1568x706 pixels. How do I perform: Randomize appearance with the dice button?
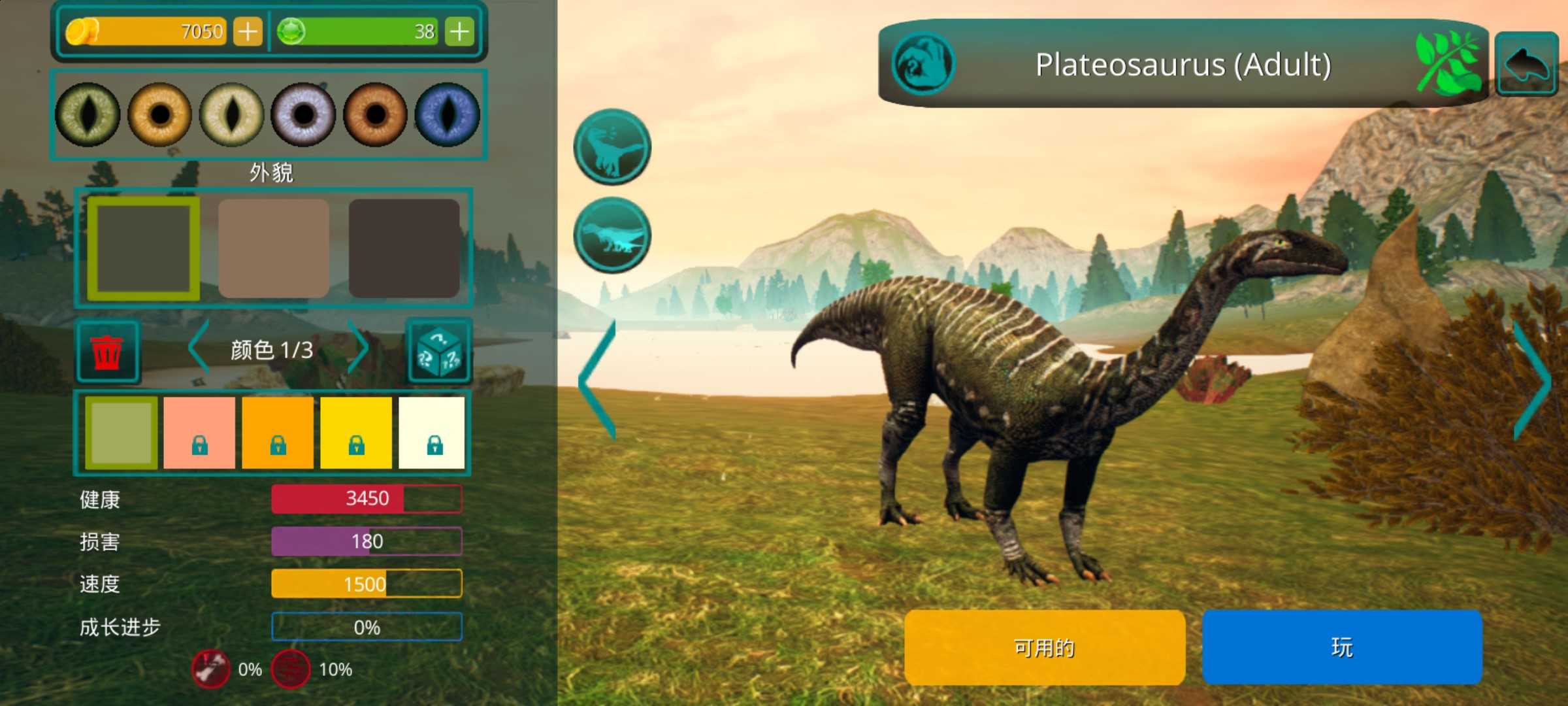[439, 352]
